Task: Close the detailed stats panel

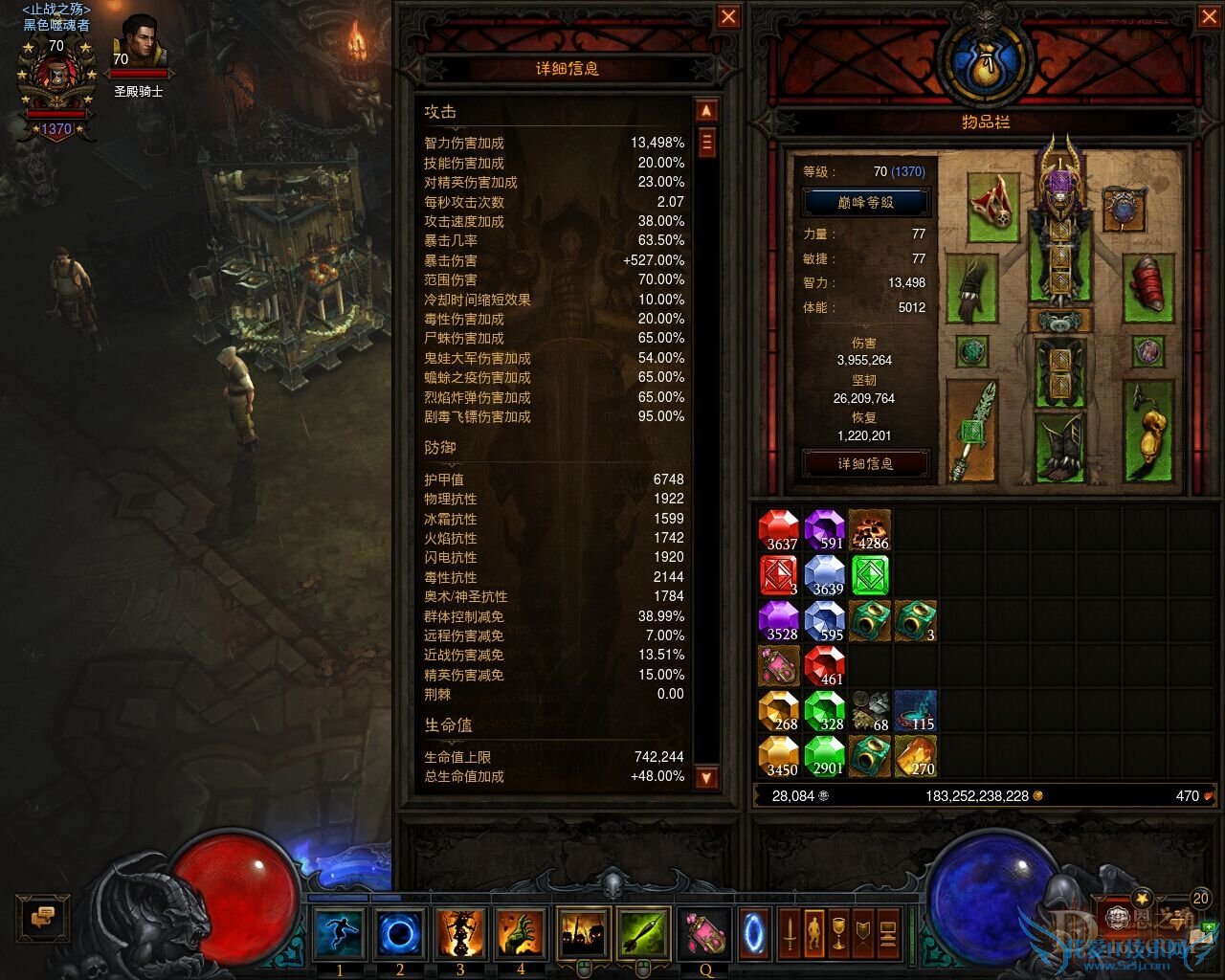Action: pyautogui.click(x=728, y=17)
